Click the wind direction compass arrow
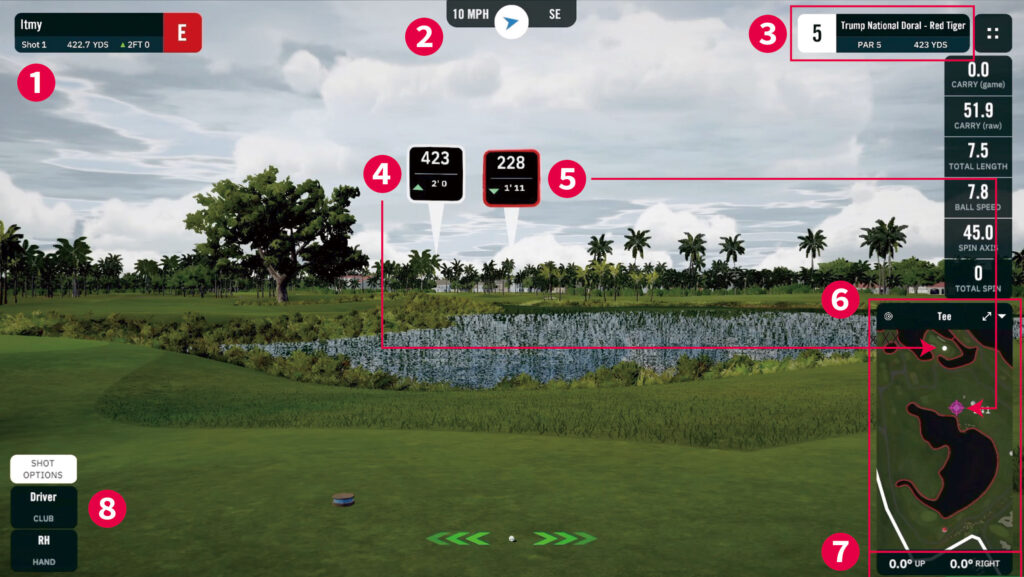The image size is (1024, 577). tap(512, 19)
